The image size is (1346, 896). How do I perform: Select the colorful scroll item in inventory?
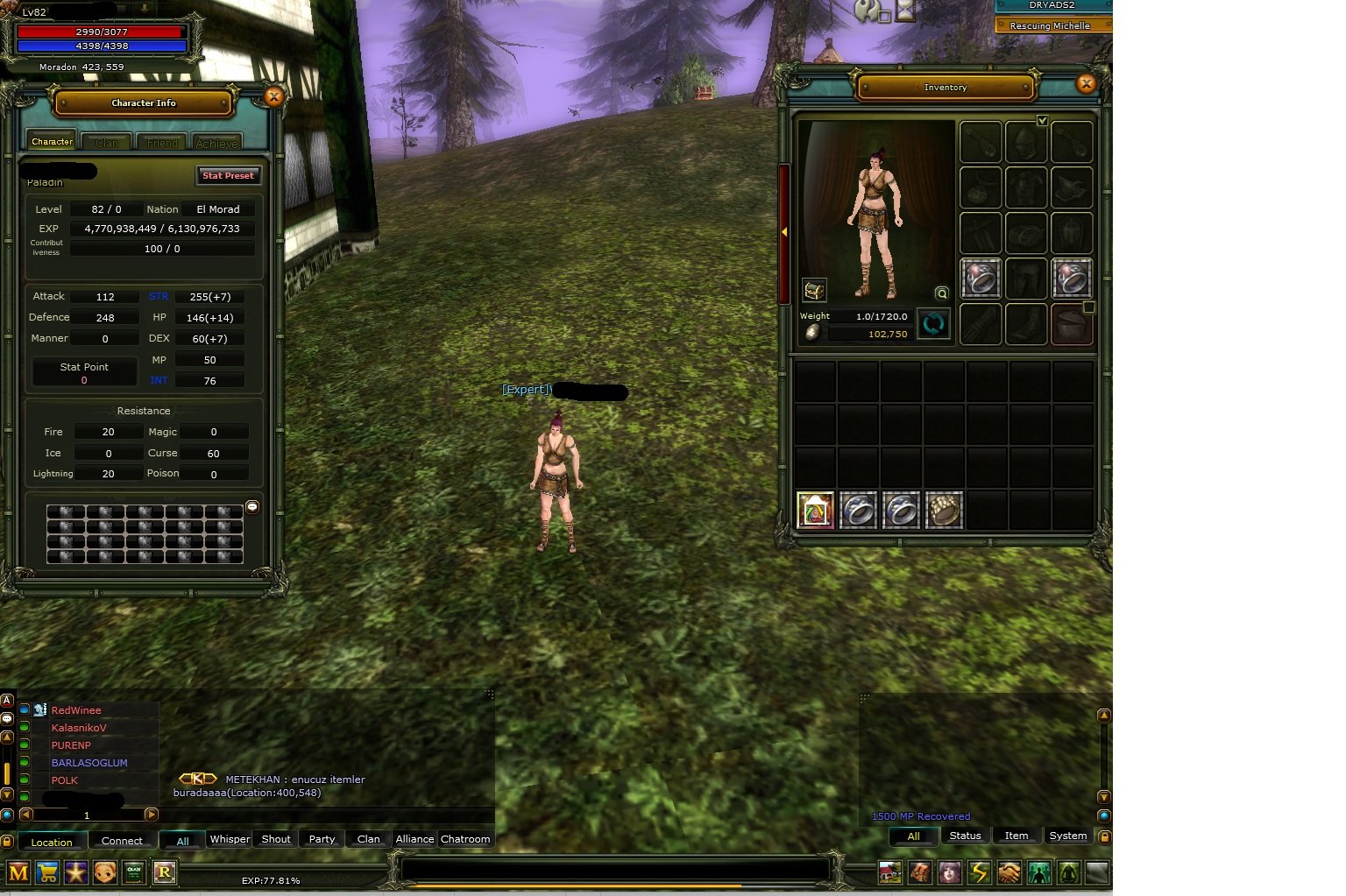pos(815,510)
